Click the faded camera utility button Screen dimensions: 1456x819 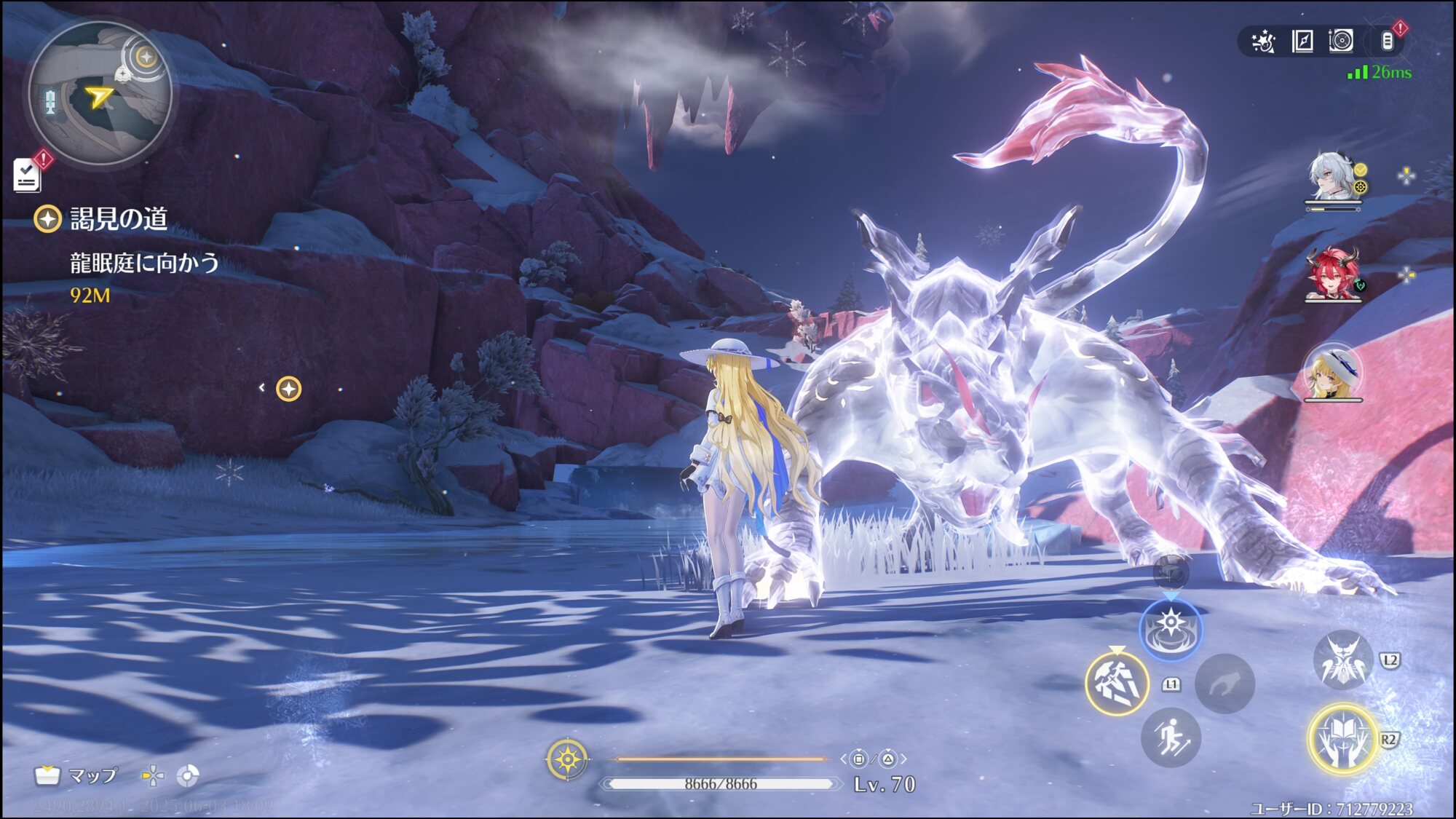click(x=1171, y=574)
